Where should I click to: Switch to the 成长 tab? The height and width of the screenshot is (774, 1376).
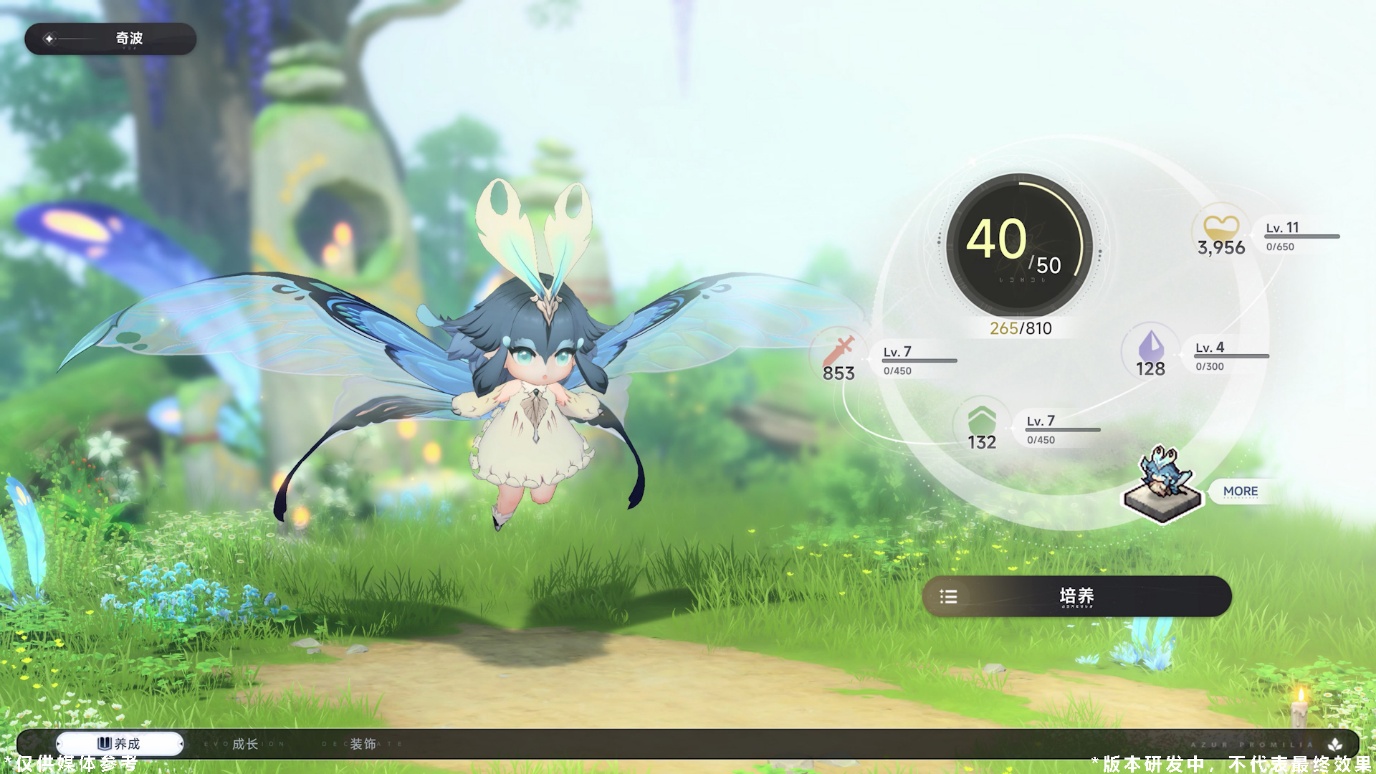click(245, 744)
